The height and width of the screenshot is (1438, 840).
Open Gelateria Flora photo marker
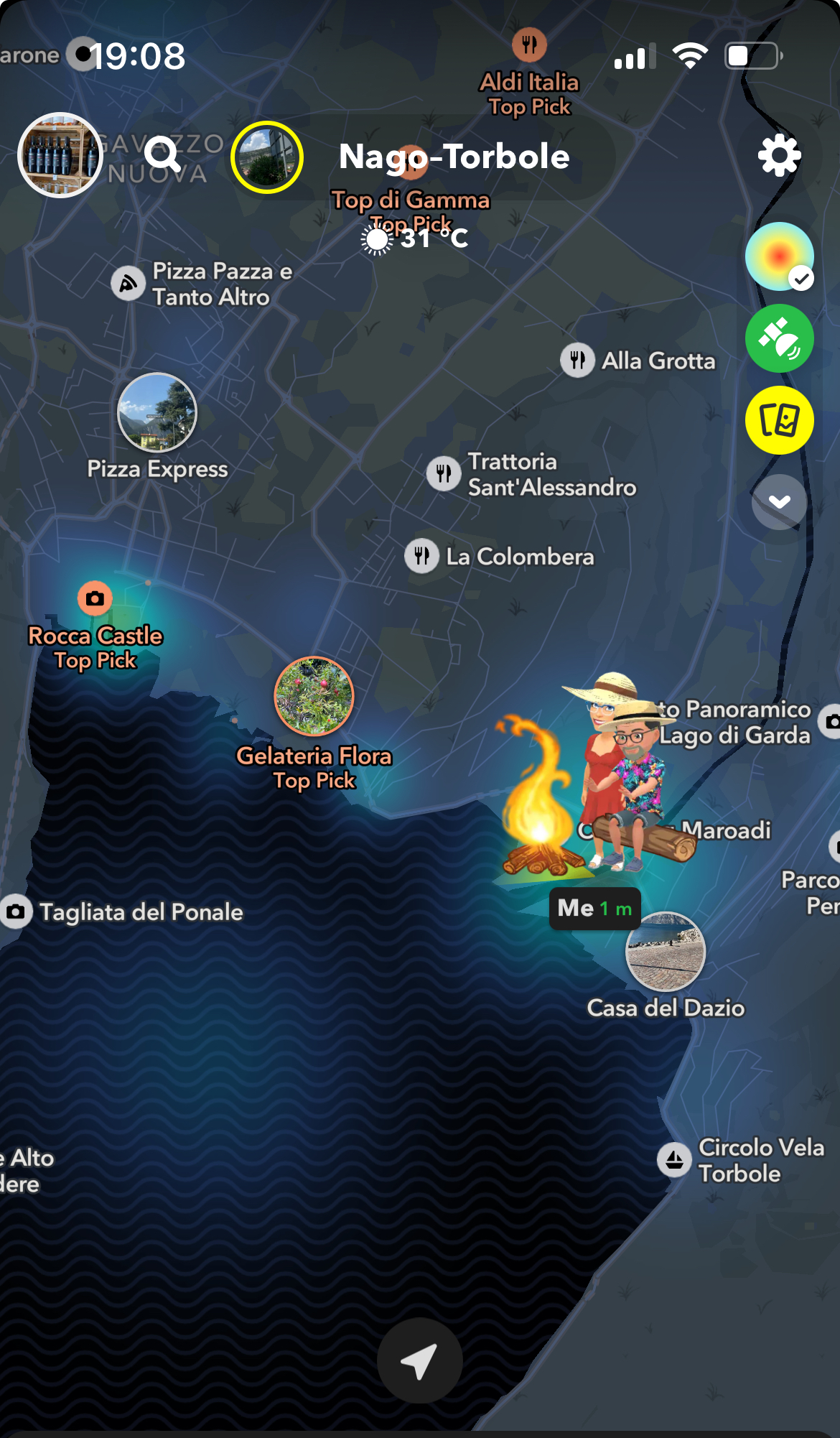pos(314,696)
